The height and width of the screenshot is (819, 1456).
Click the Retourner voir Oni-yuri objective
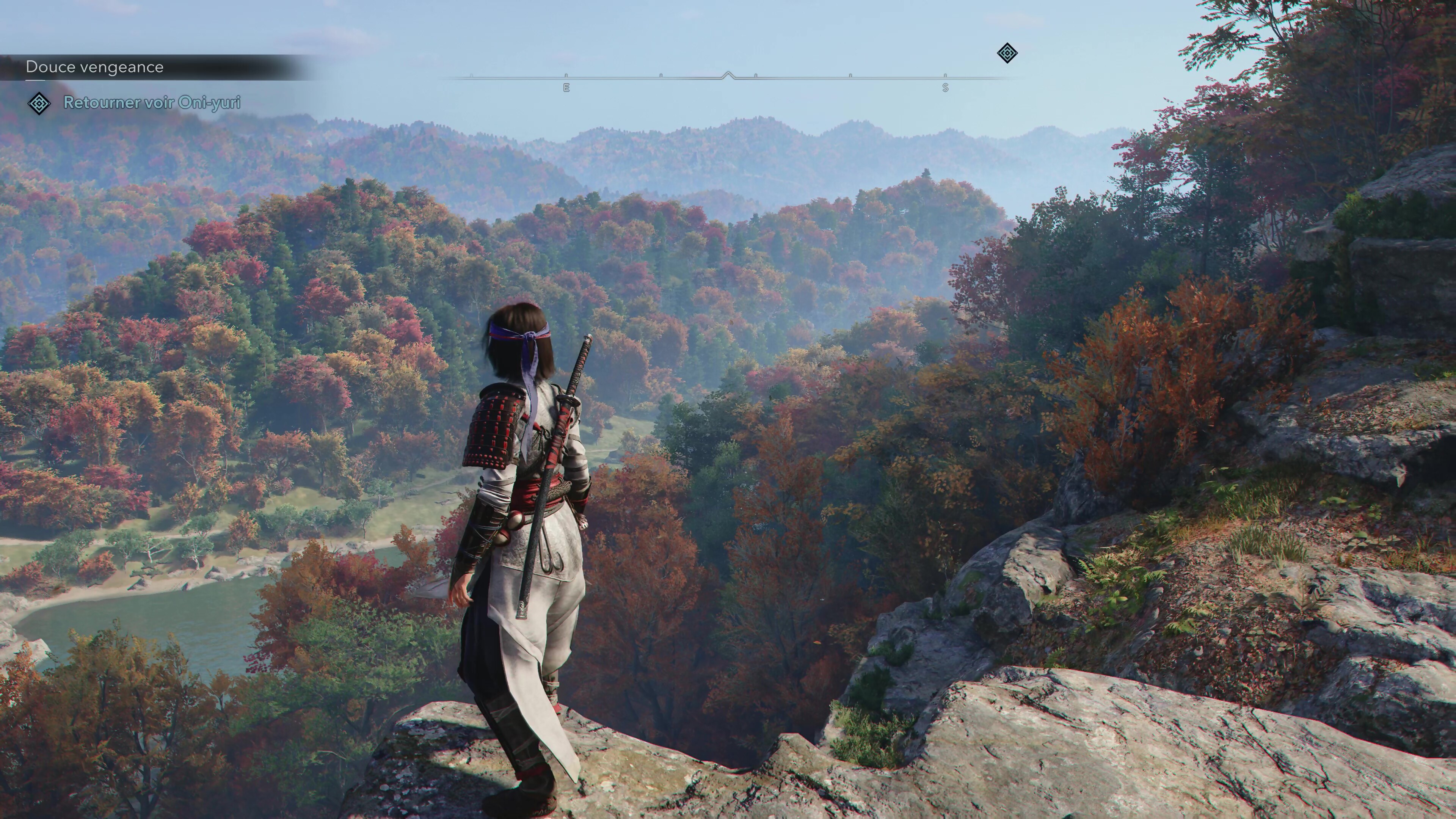pyautogui.click(x=152, y=103)
